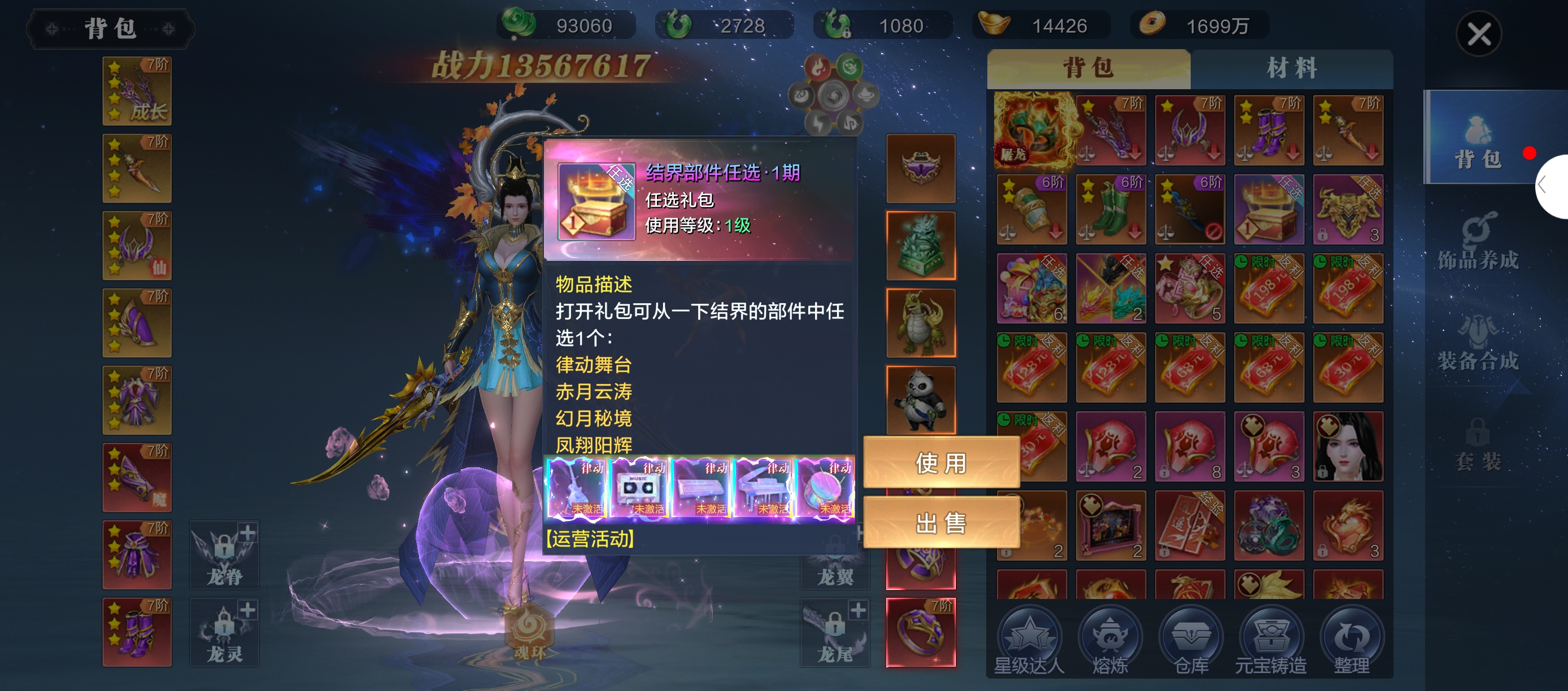1568x691 pixels.
Task: Select the 屠龙 dragon item slot
Action: point(1033,130)
